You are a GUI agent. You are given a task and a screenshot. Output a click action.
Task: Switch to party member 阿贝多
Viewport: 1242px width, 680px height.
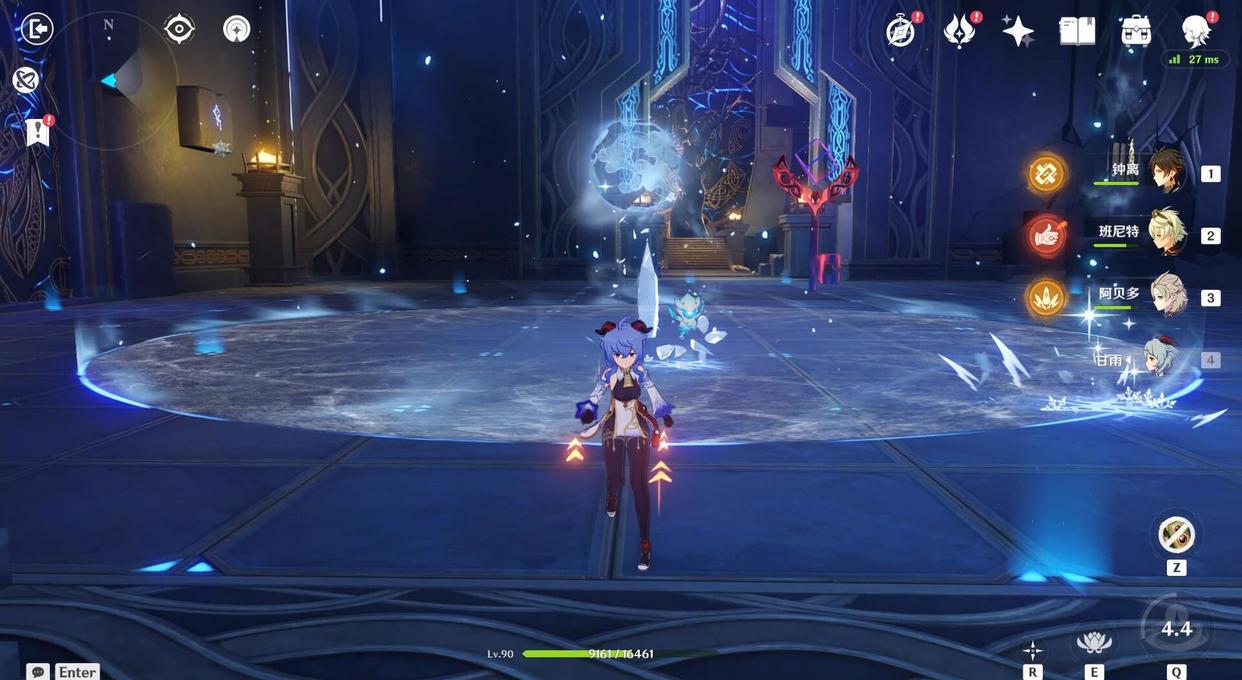tap(1166, 296)
